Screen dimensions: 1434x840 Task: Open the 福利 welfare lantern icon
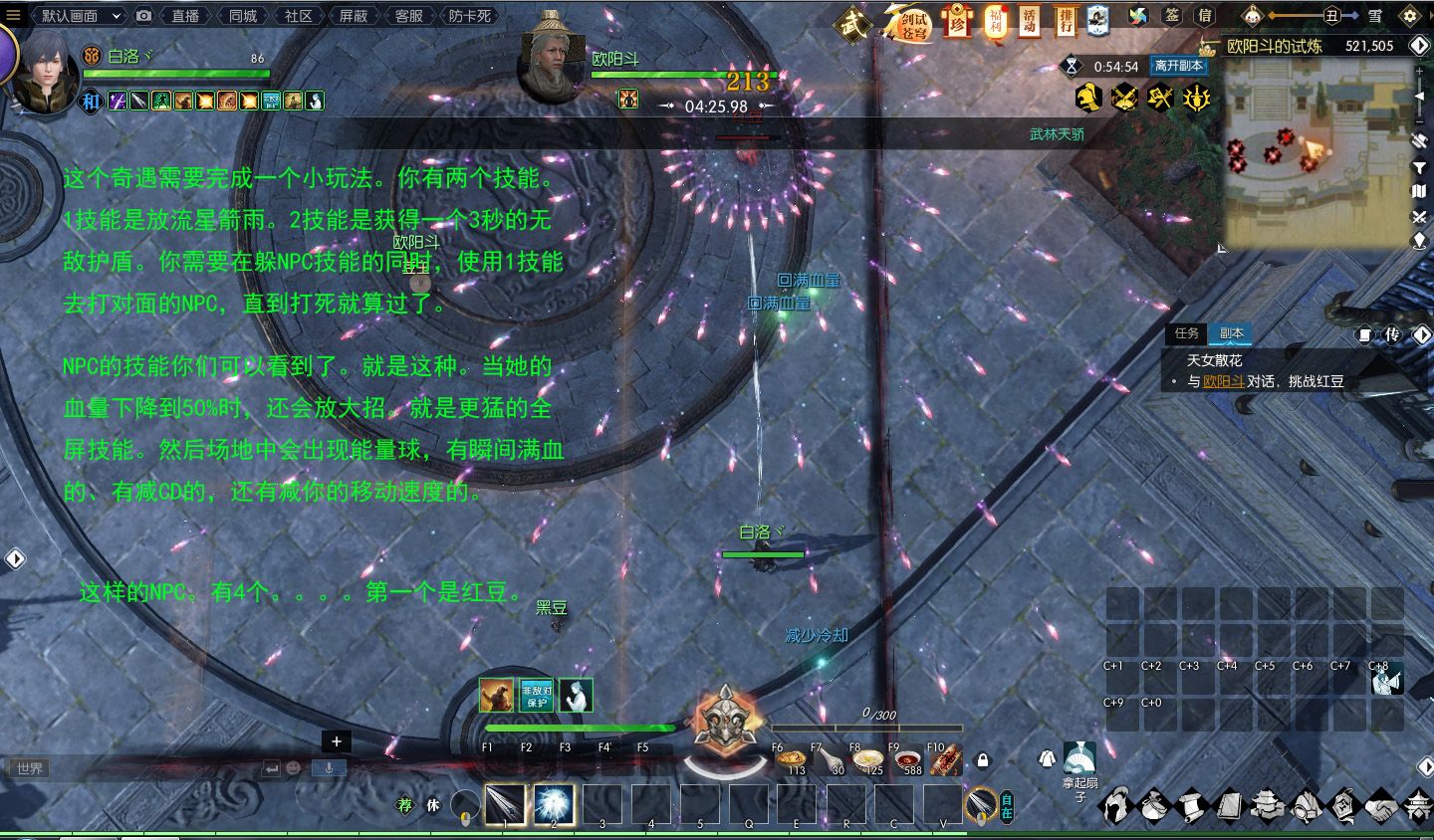tap(995, 20)
